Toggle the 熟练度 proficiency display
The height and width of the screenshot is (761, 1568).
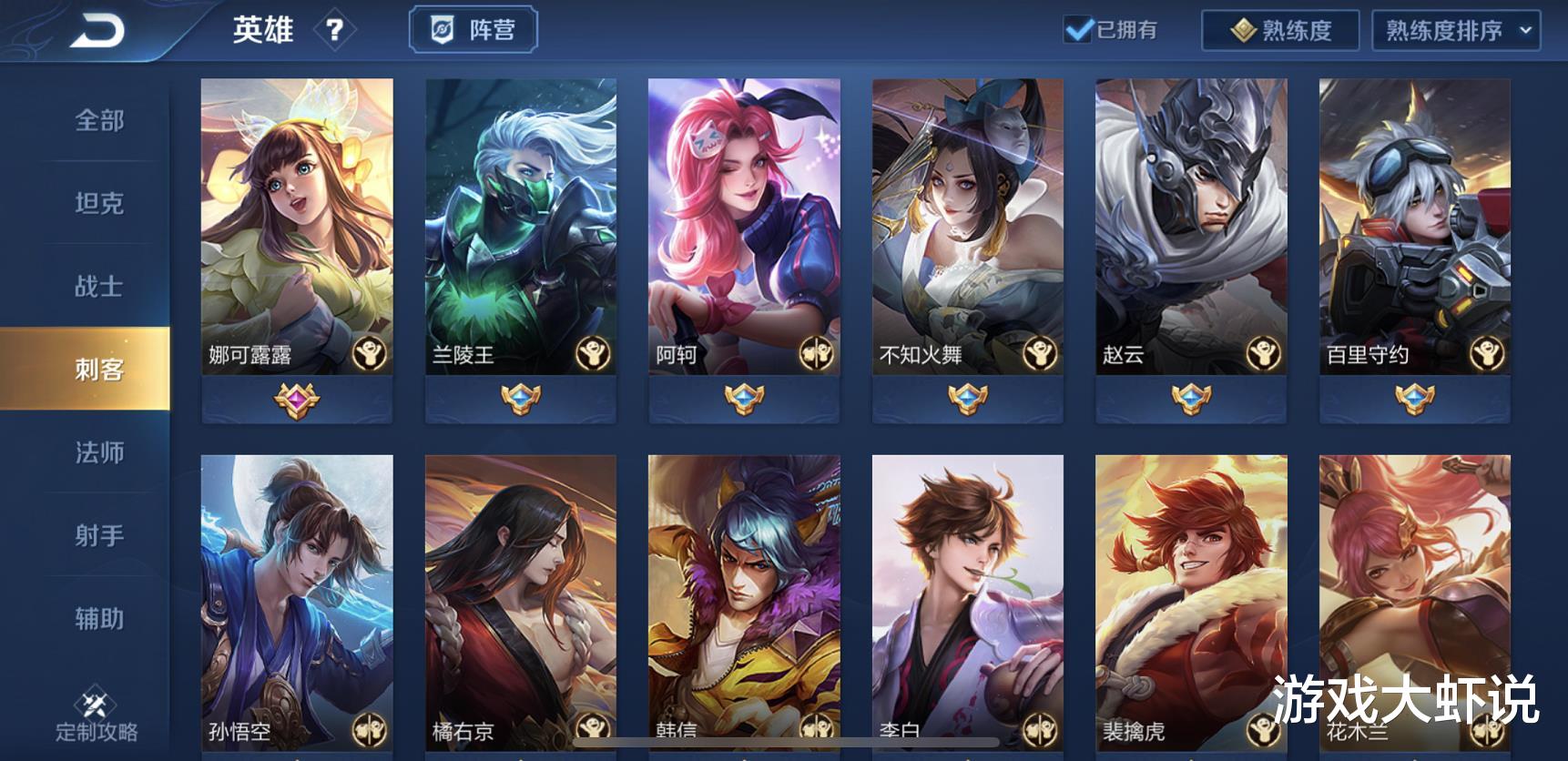1283,29
